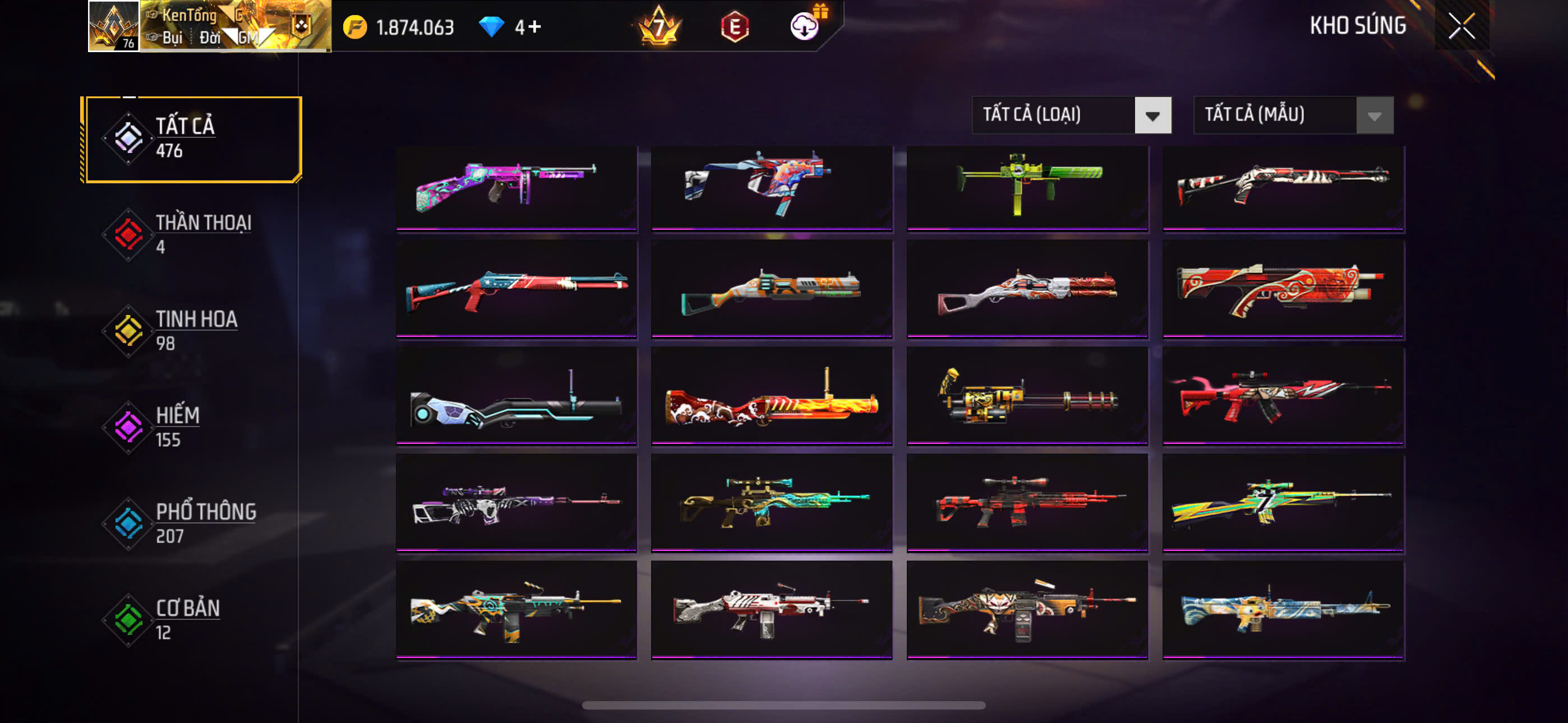
Task: Pick the gold minigun skin
Action: coord(1027,396)
